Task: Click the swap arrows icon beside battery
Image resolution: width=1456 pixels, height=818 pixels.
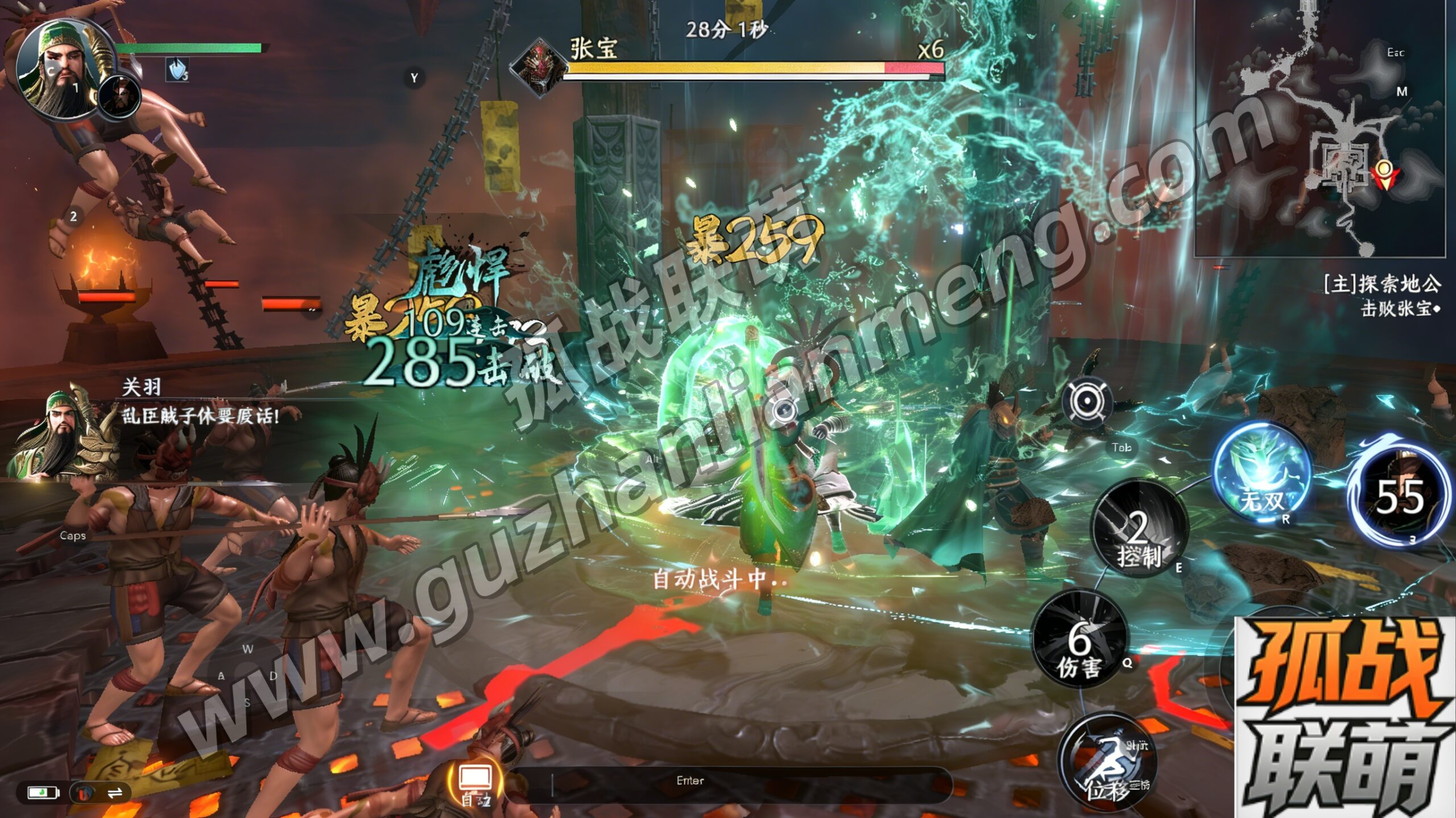Action: coord(115,792)
